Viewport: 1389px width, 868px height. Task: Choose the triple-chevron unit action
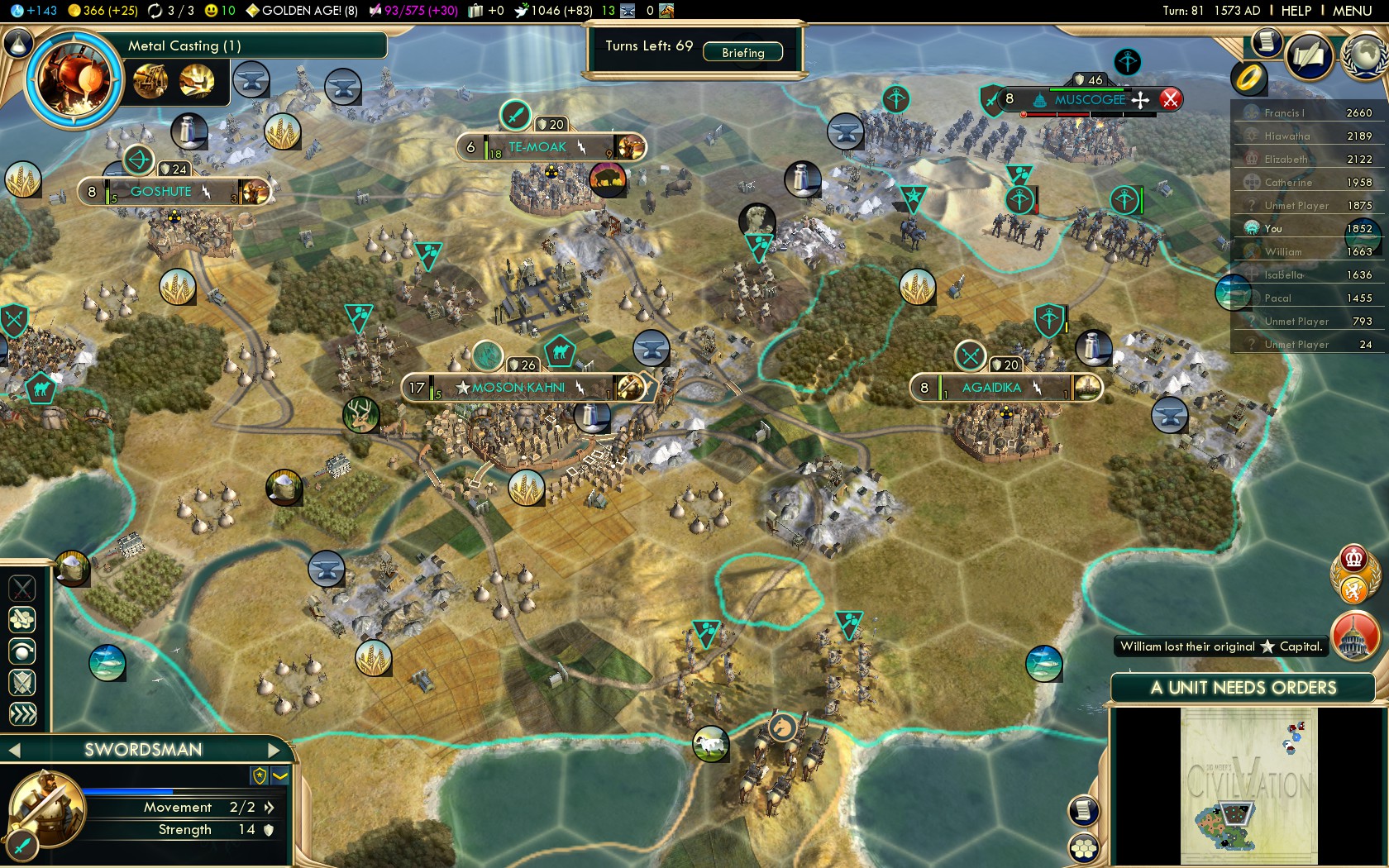click(x=22, y=713)
